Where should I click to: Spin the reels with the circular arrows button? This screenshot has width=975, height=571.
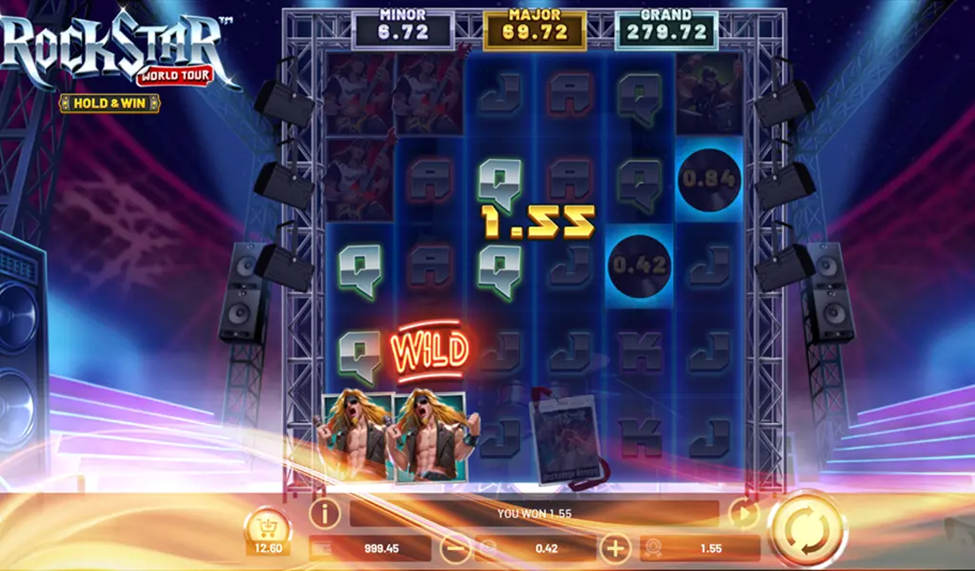point(806,528)
